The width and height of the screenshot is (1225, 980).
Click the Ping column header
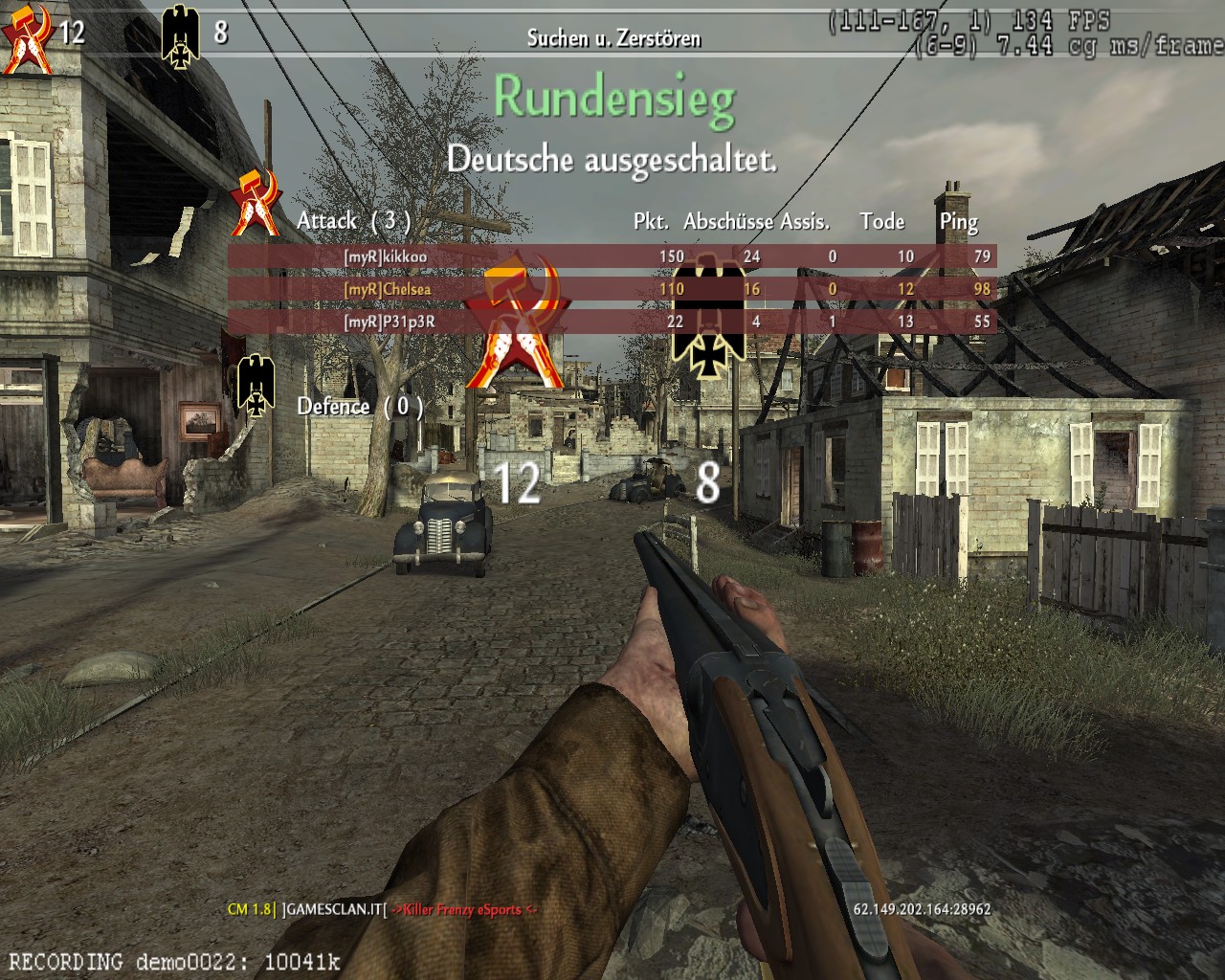958,222
